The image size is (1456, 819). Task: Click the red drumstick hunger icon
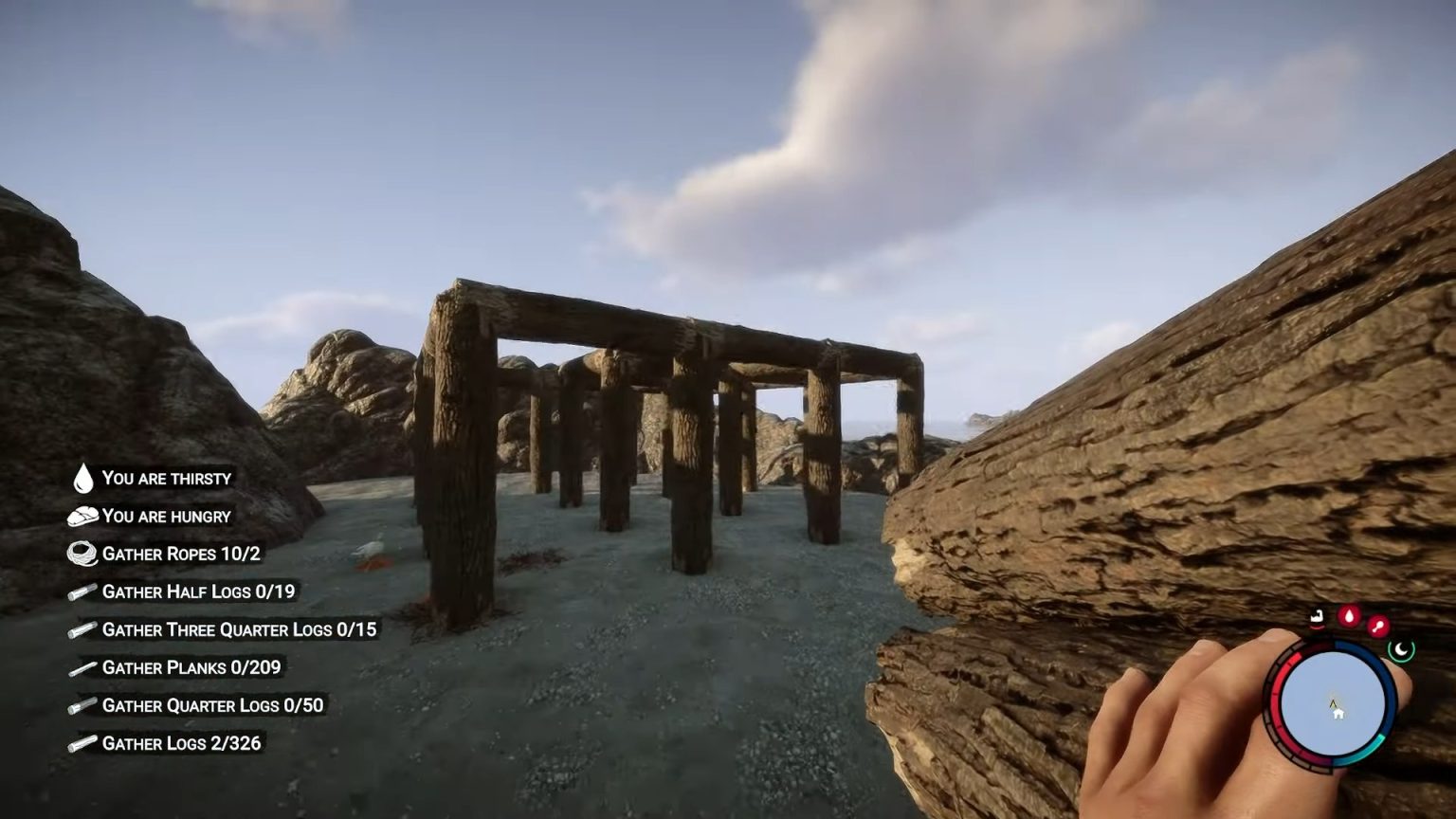1377,626
